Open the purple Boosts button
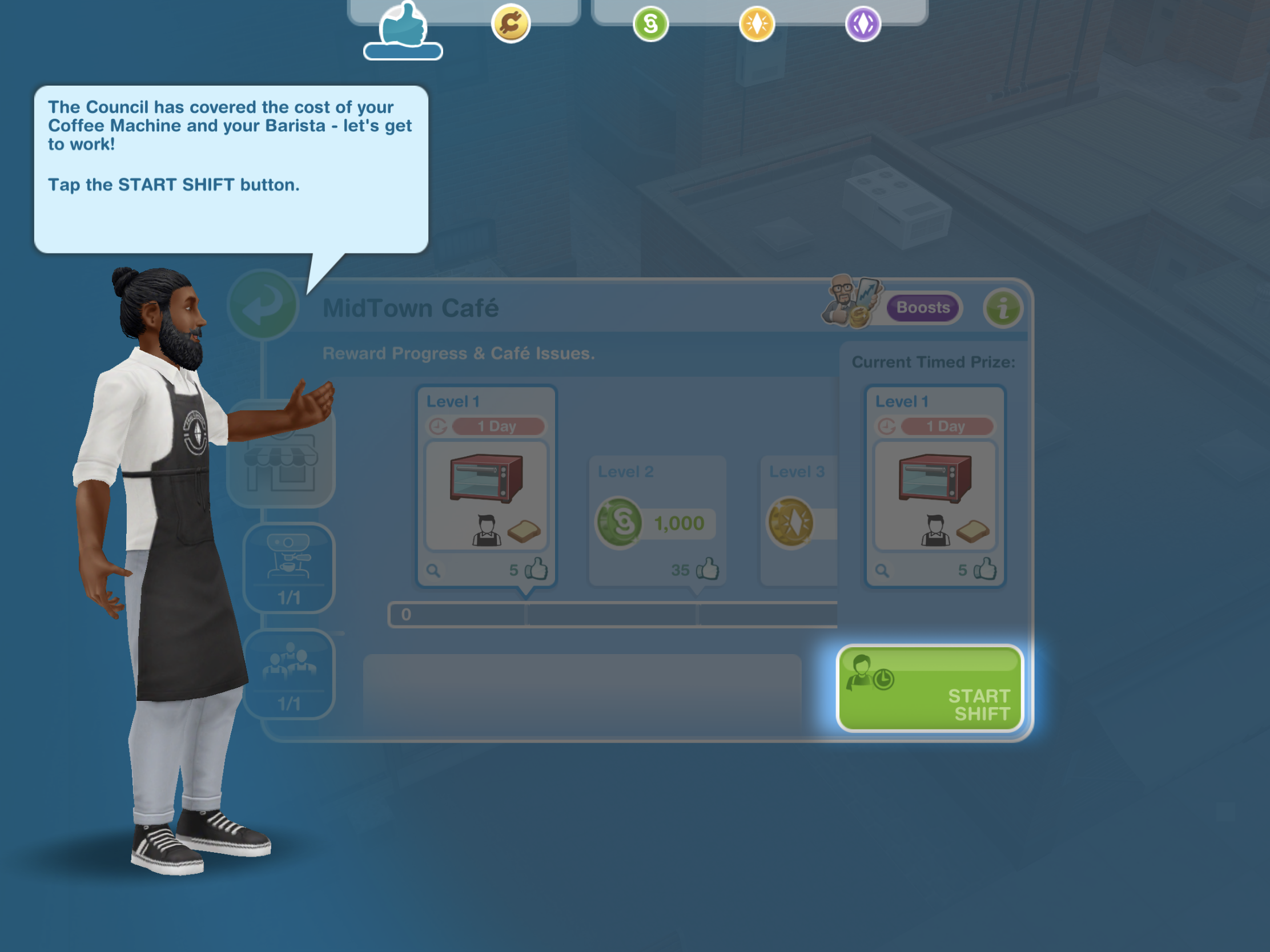This screenshot has width=1270, height=952. [923, 308]
